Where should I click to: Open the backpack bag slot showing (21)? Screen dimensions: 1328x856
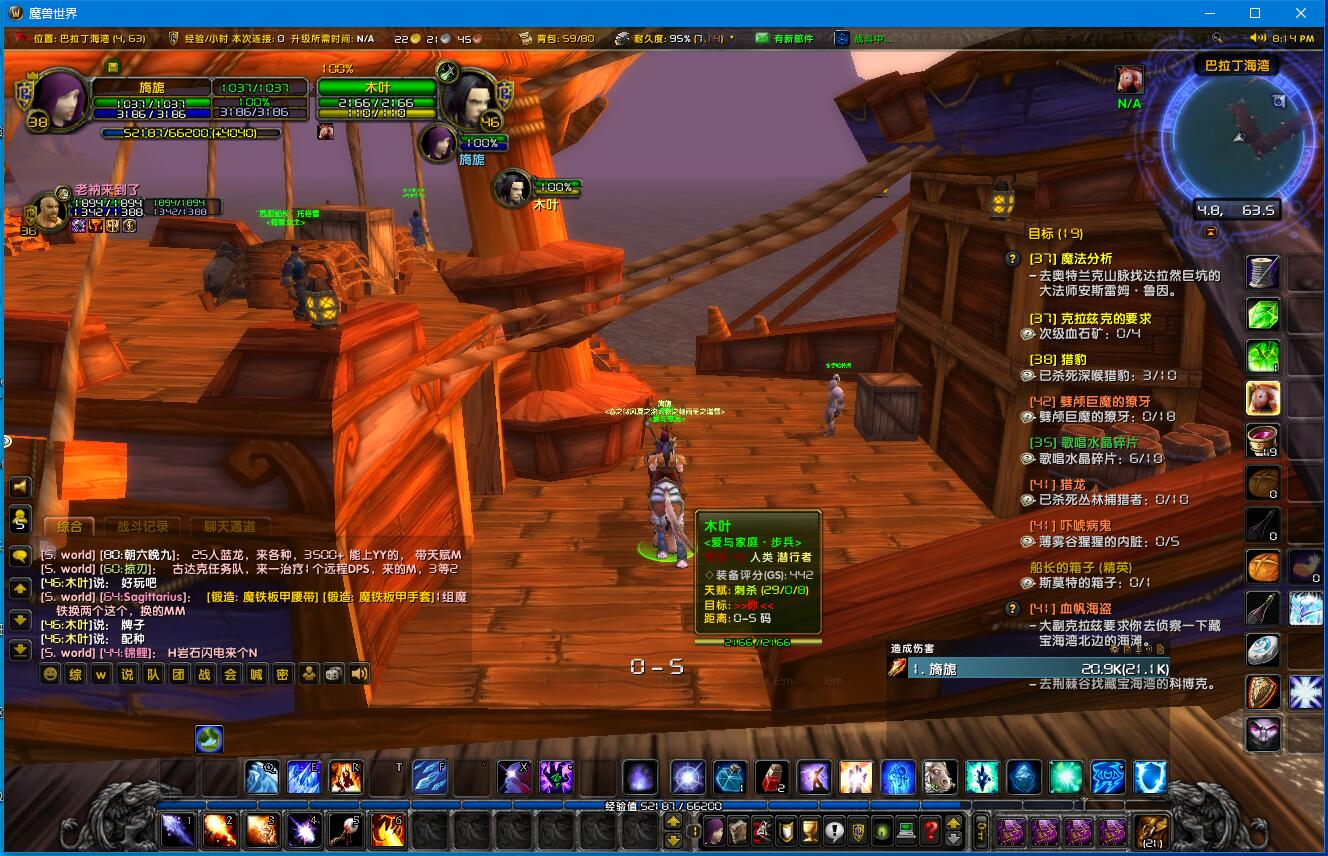tap(1150, 830)
